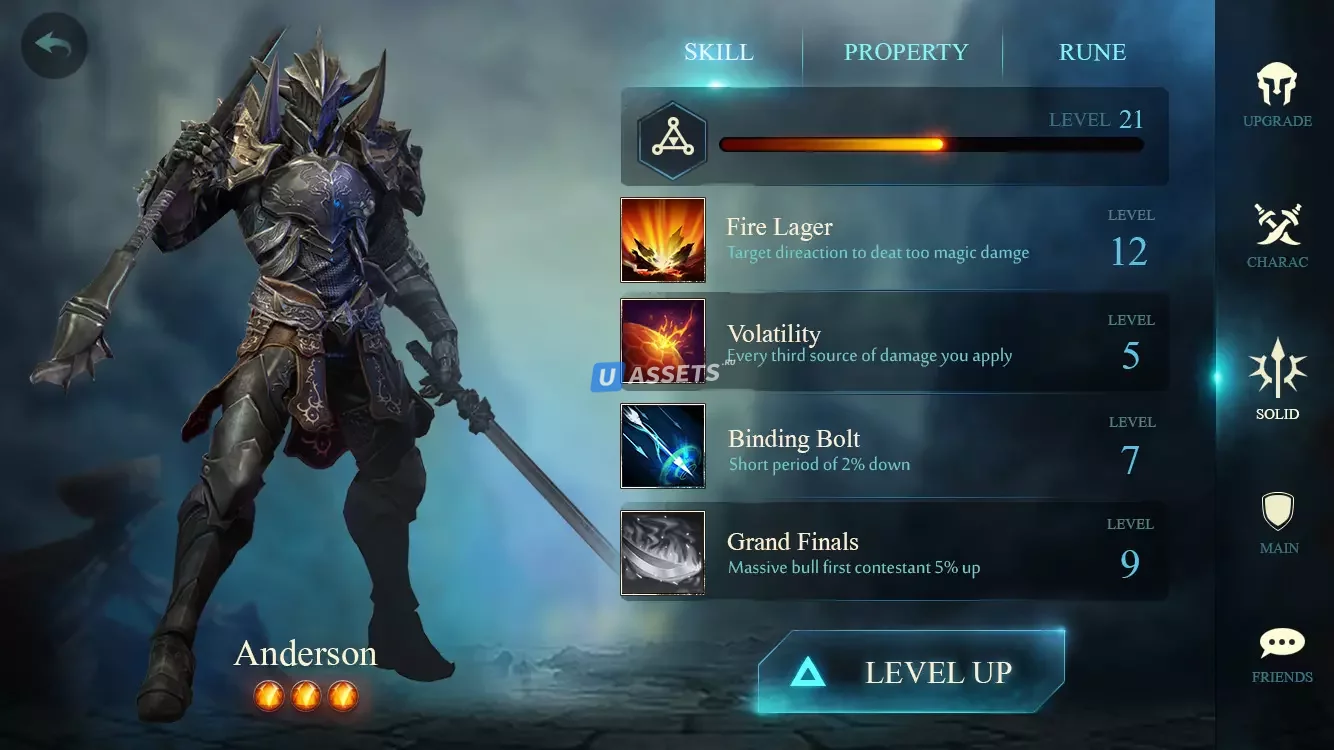
Task: Open the Upgrade helmet menu
Action: tap(1277, 95)
